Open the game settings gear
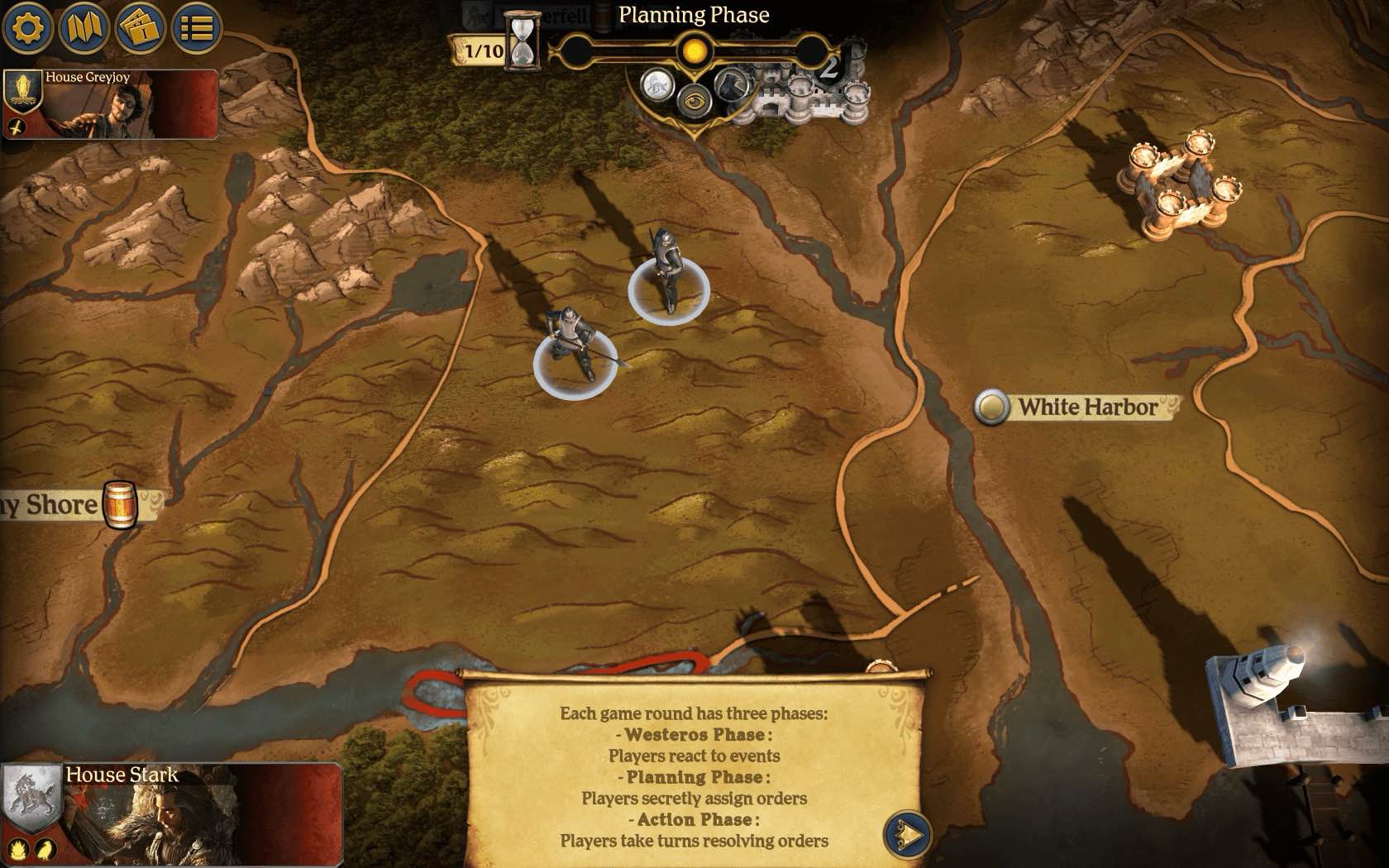The width and height of the screenshot is (1389, 868). click(27, 27)
